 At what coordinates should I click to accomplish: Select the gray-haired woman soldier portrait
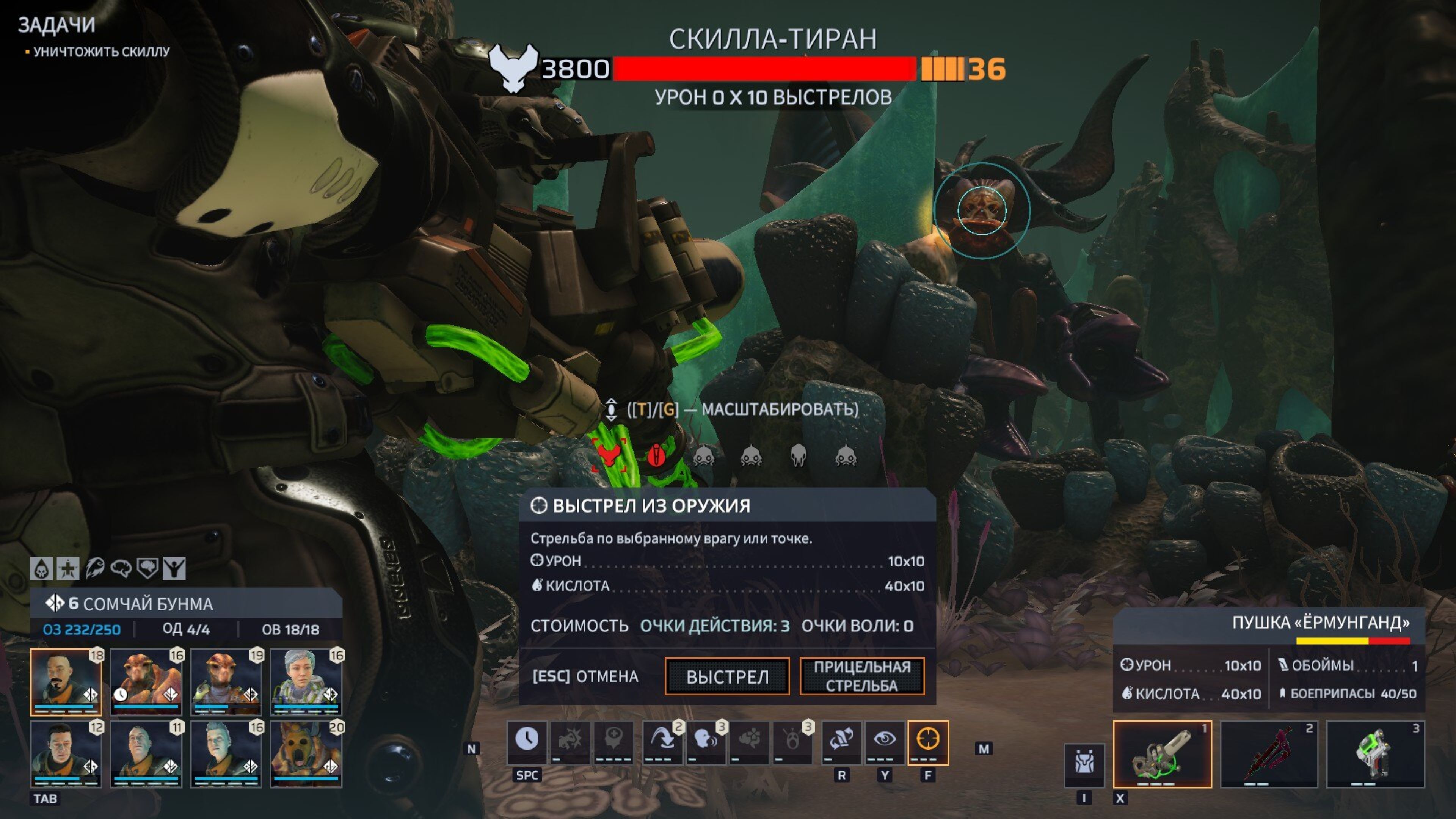click(x=306, y=682)
